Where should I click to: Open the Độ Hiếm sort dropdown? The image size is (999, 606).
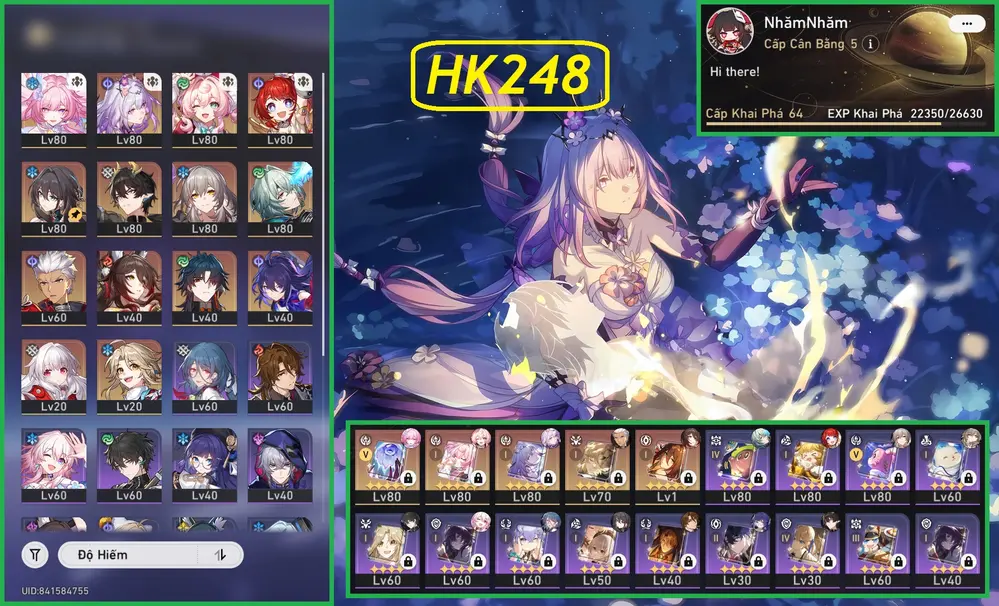click(x=128, y=554)
